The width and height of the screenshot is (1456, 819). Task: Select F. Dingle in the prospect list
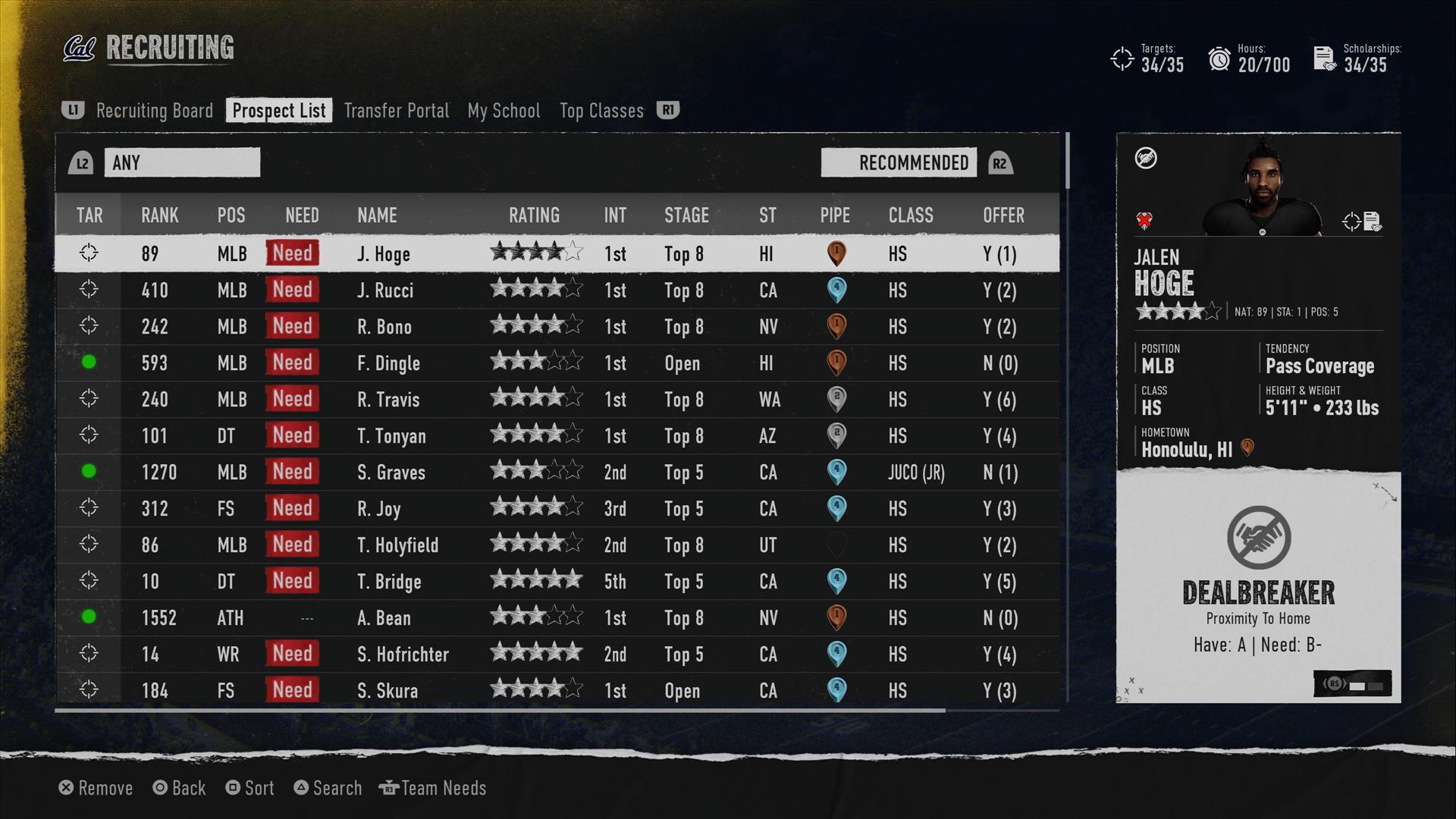pos(388,363)
